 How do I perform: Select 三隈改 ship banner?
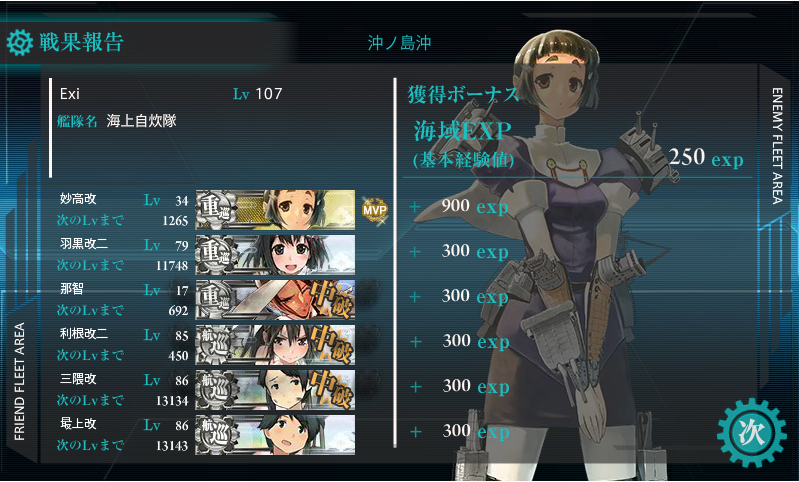click(275, 389)
